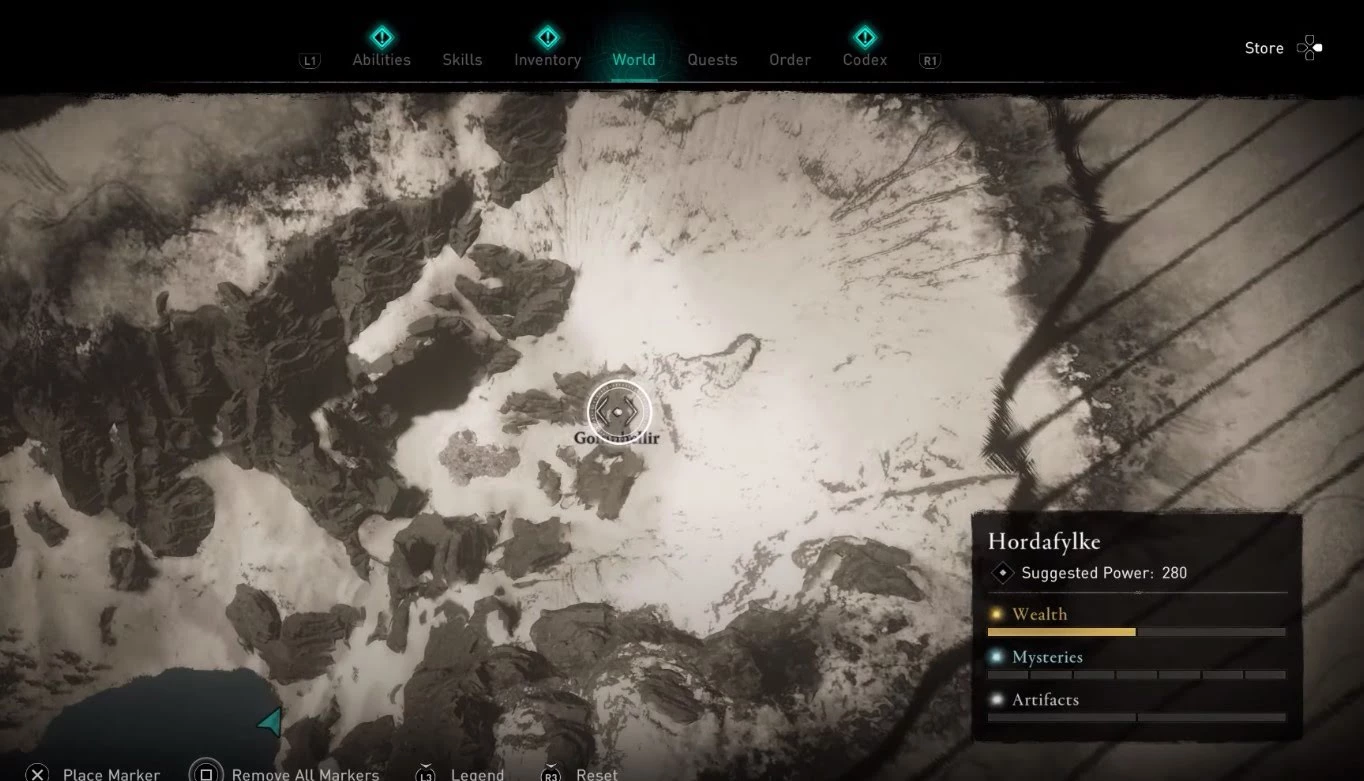Click the teal player arrow marker
This screenshot has height=781, width=1364.
coord(270,722)
